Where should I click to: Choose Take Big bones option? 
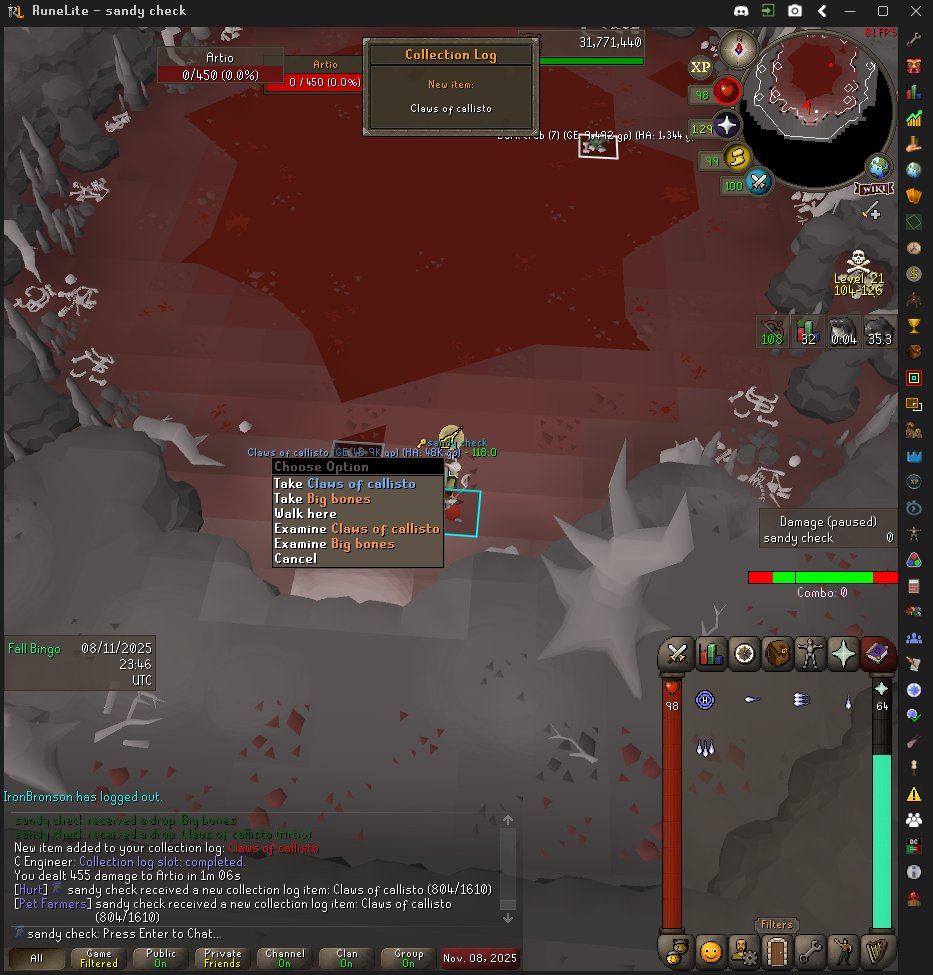tap(322, 499)
